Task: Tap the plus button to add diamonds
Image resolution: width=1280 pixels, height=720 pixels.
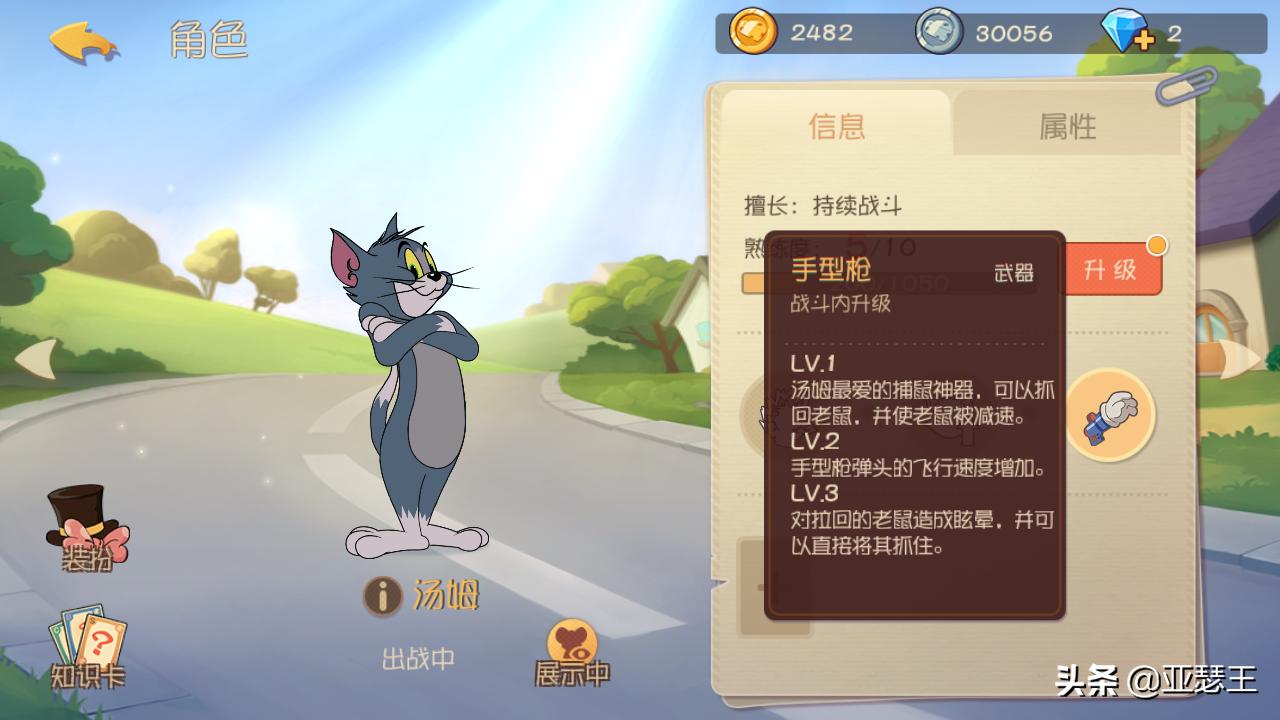Action: (1144, 38)
